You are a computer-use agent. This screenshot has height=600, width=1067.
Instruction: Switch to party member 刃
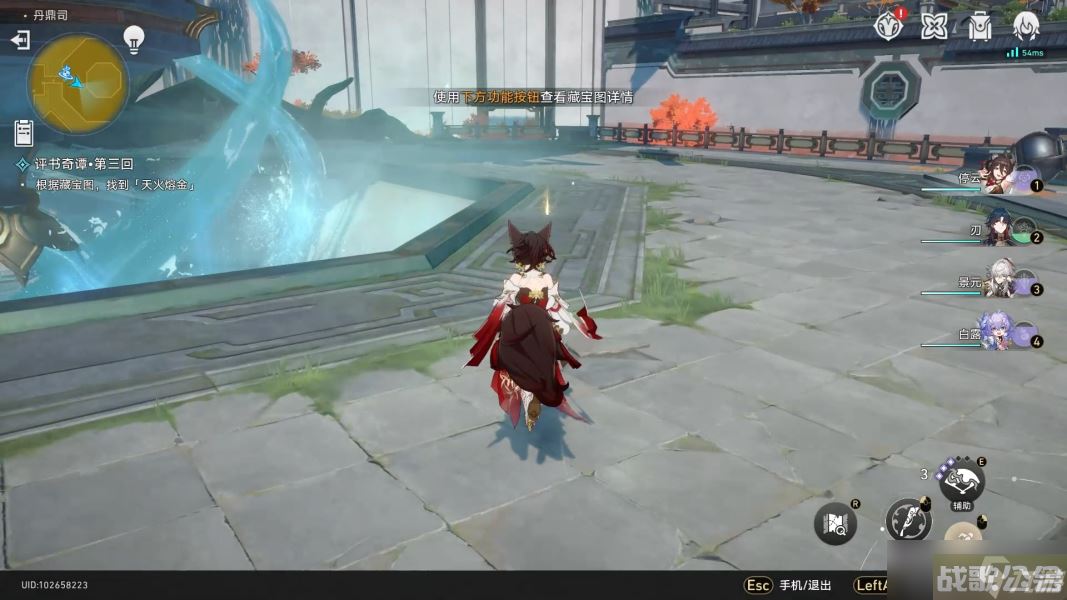coord(1000,231)
